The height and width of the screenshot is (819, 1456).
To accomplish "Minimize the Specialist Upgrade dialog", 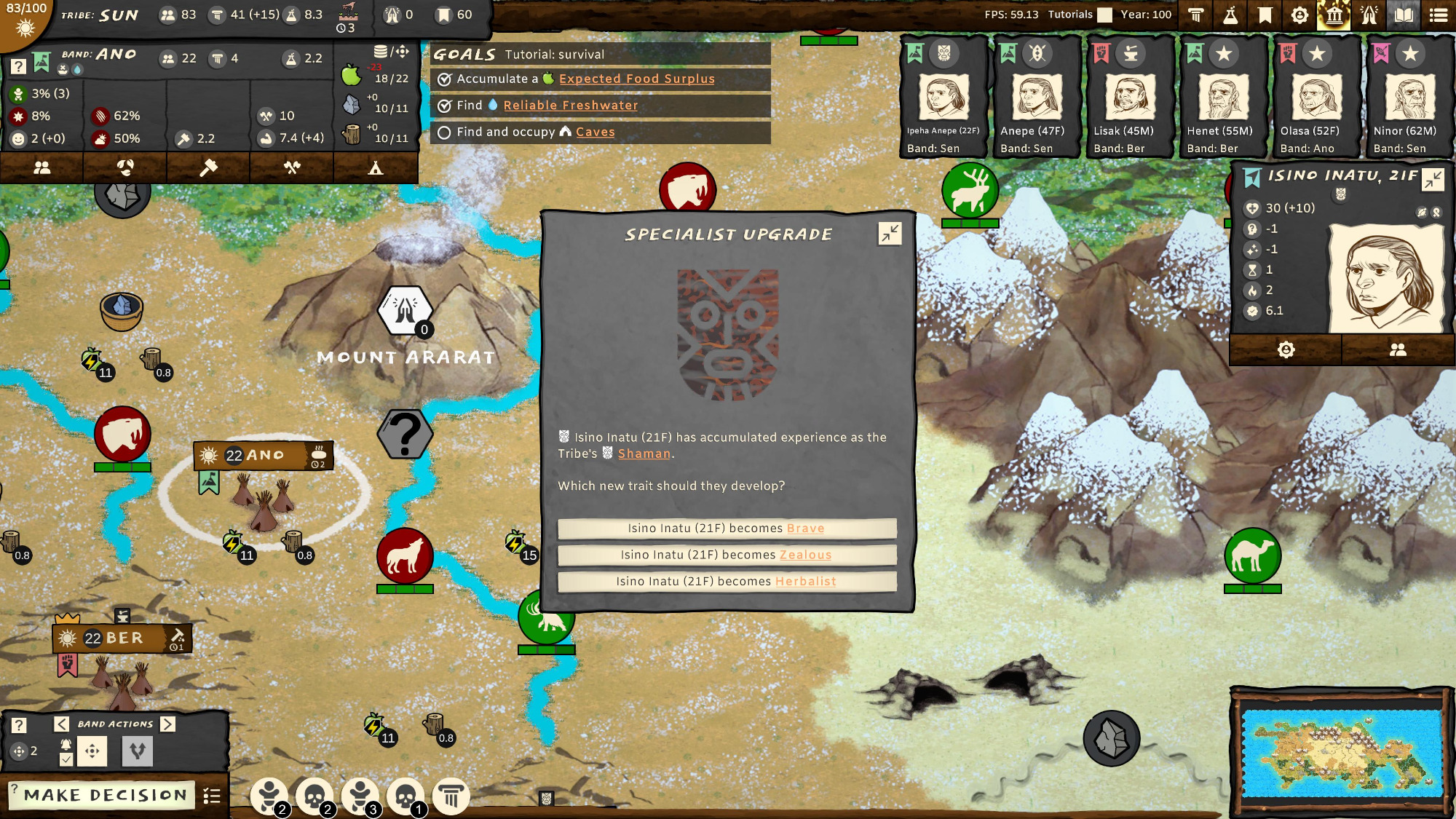I will point(890,234).
